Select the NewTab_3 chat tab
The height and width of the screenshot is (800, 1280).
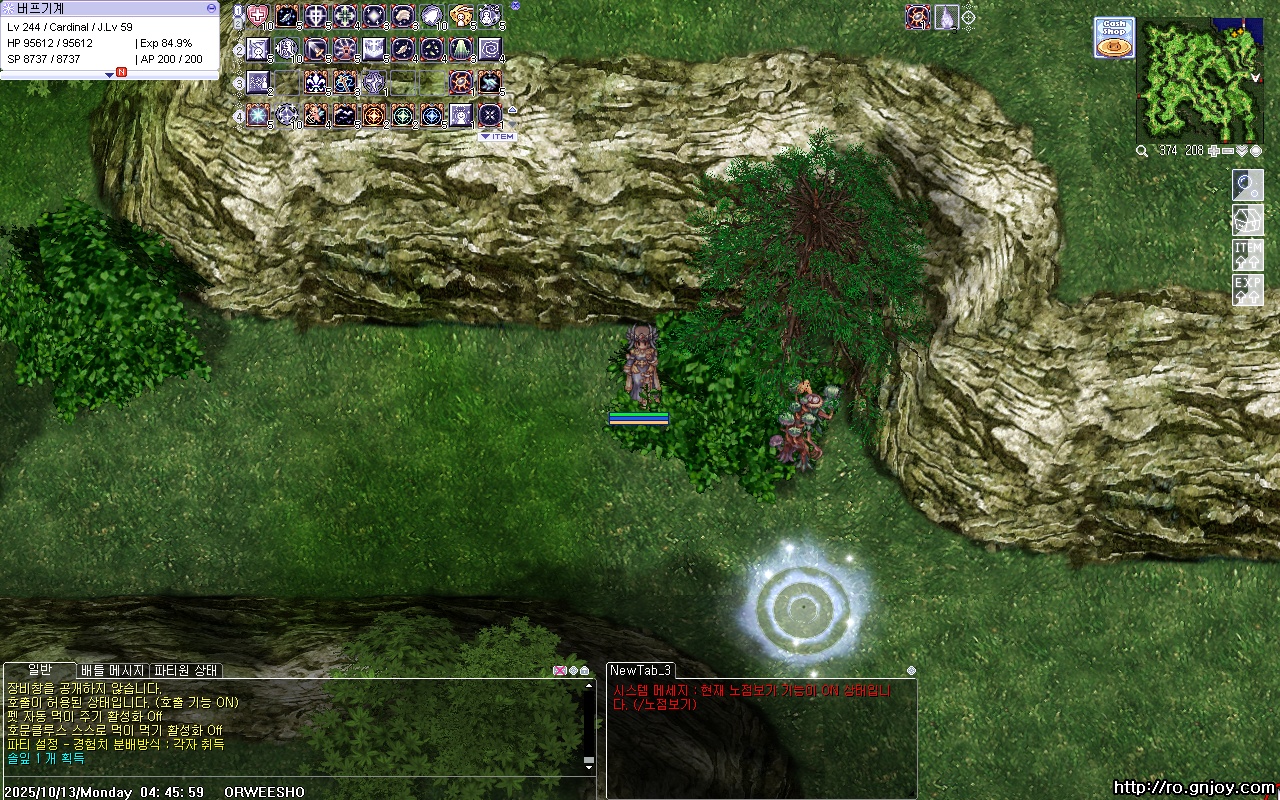[641, 670]
